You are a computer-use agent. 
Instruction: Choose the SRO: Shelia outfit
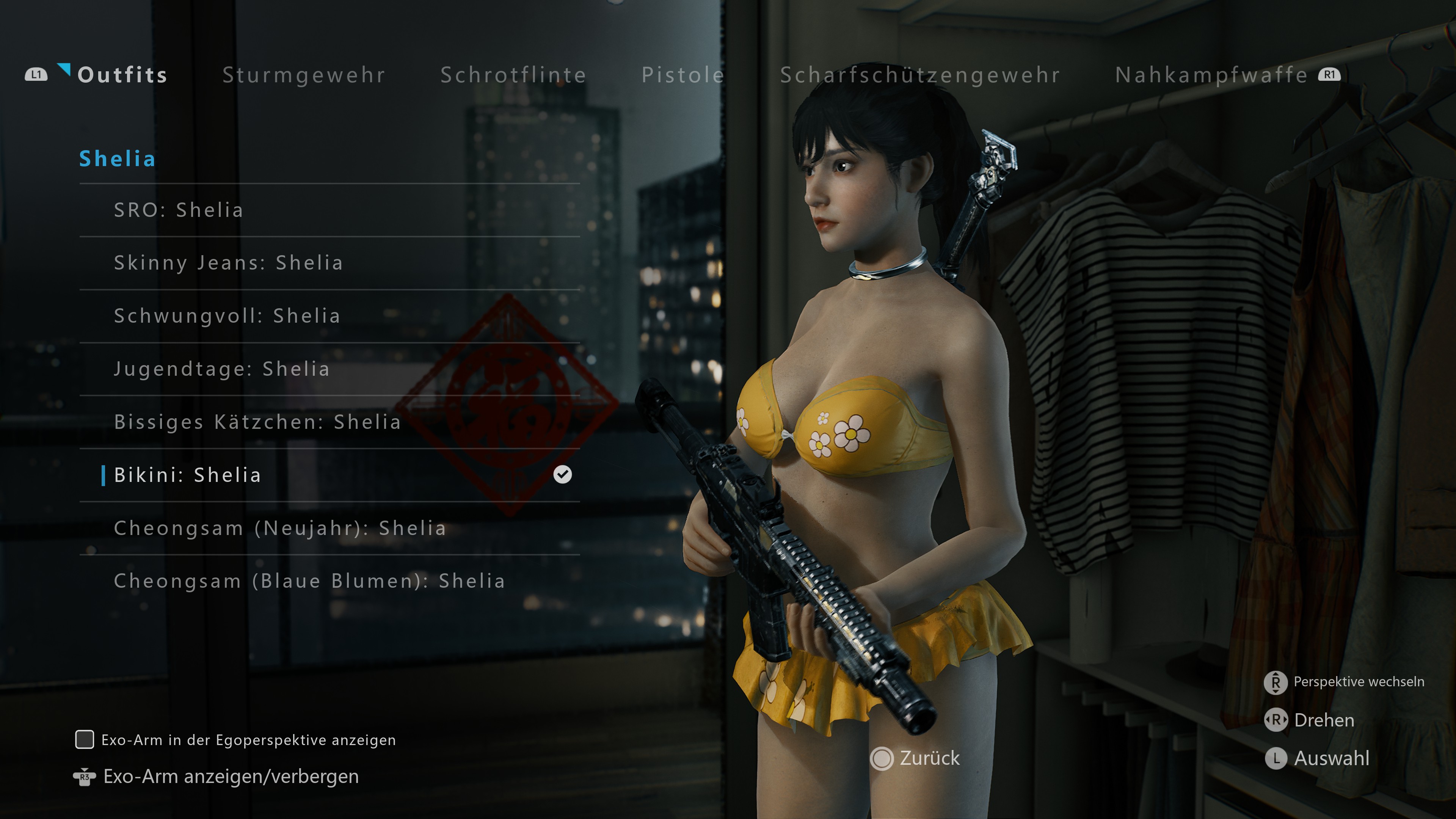click(x=179, y=210)
